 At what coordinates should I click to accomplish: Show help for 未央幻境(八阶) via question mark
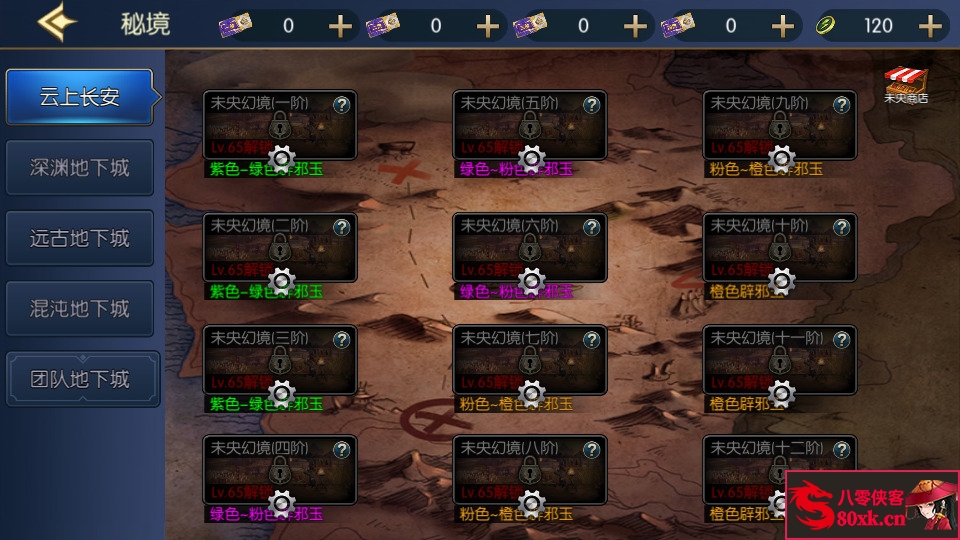[x=592, y=449]
